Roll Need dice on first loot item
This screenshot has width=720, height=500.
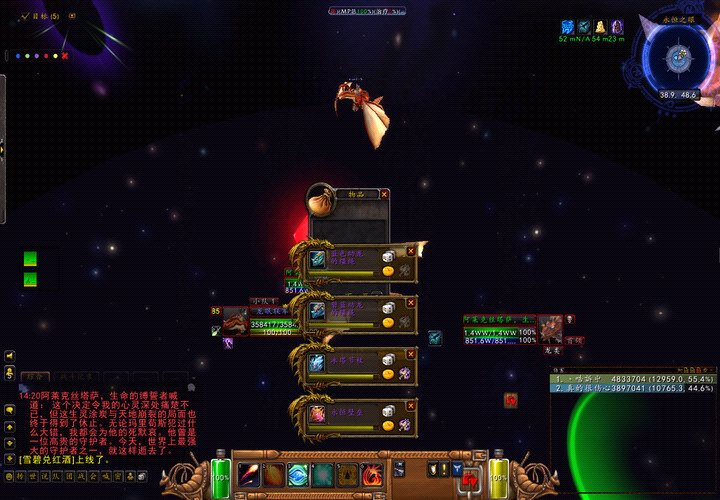388,257
